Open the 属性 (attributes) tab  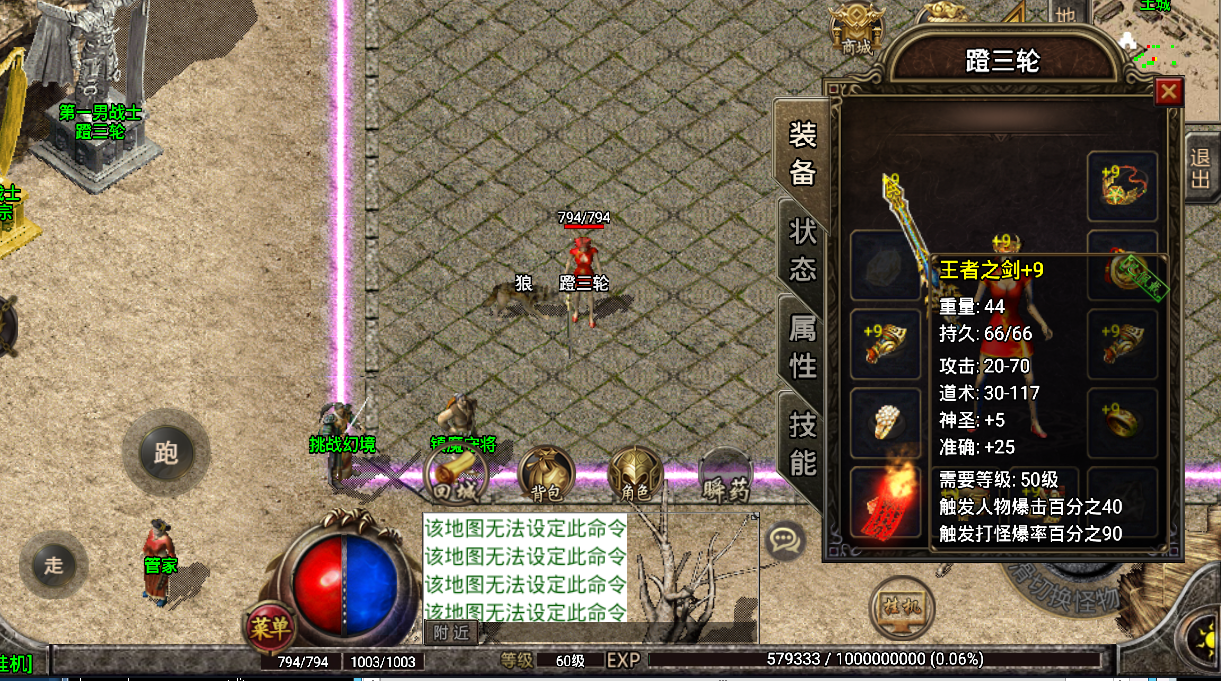803,345
